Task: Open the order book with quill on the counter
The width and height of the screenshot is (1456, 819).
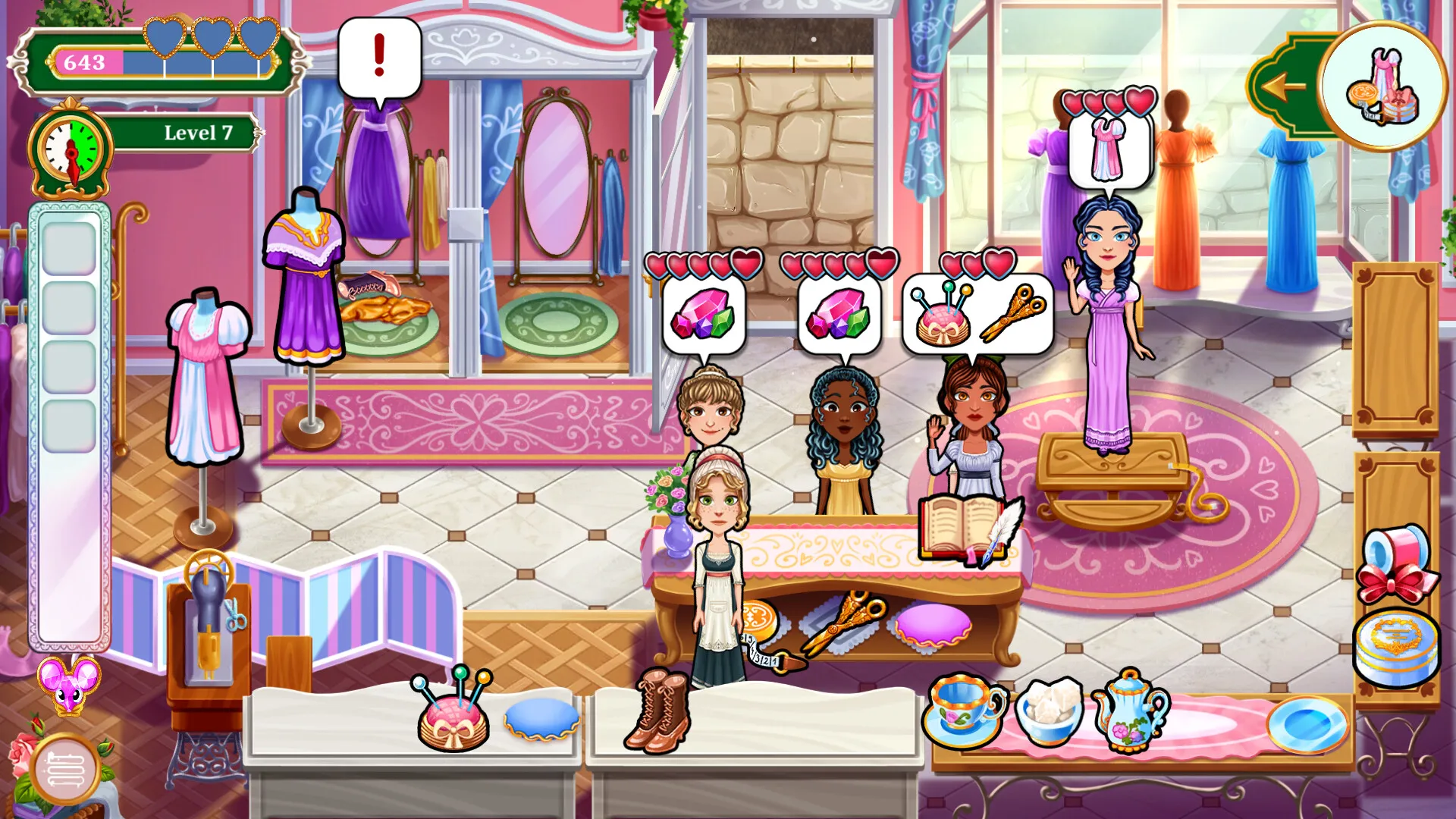Action: pyautogui.click(x=963, y=523)
